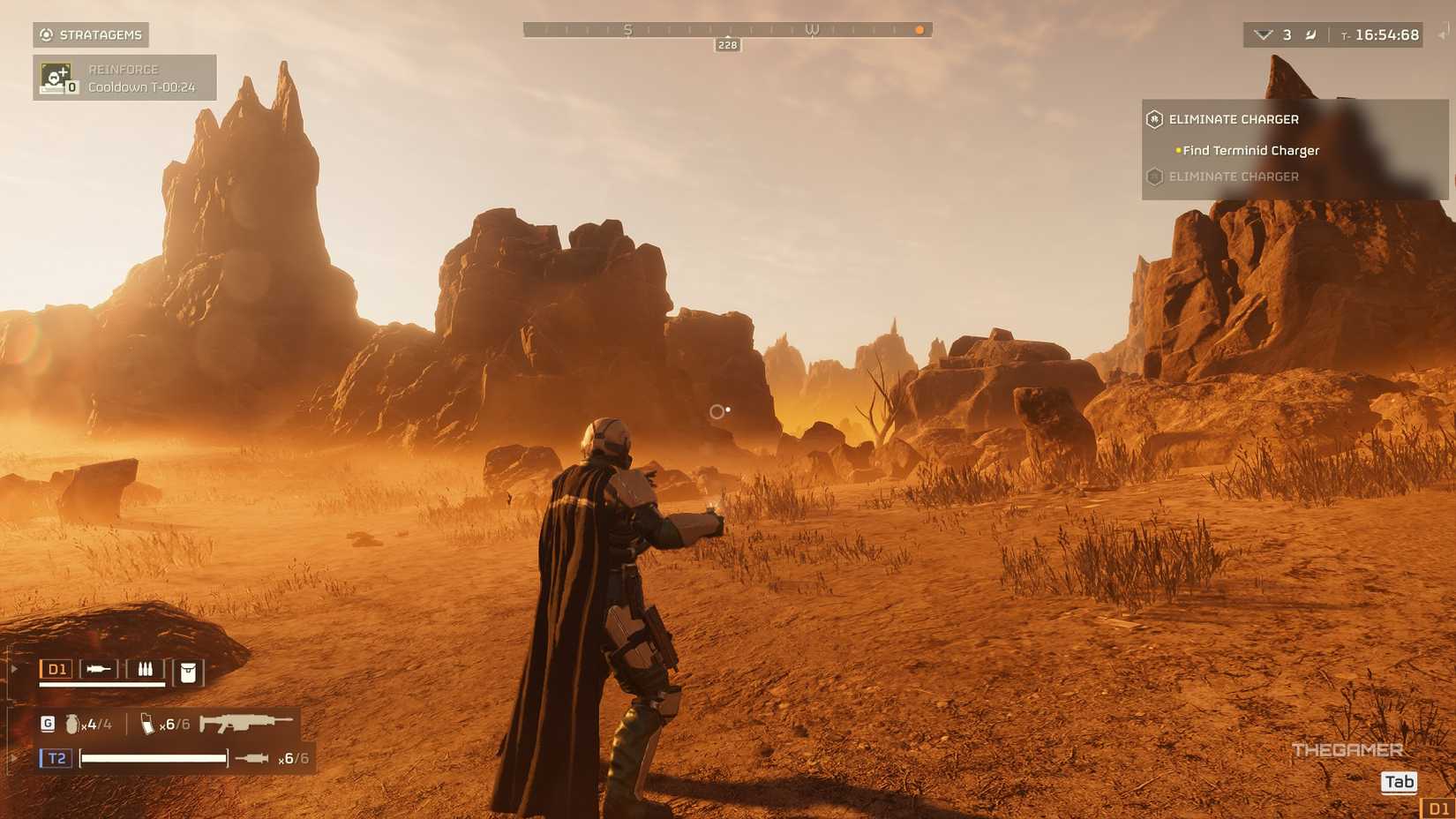
Task: Click the Find Terminid Charger sub-objective
Action: pyautogui.click(x=1250, y=151)
